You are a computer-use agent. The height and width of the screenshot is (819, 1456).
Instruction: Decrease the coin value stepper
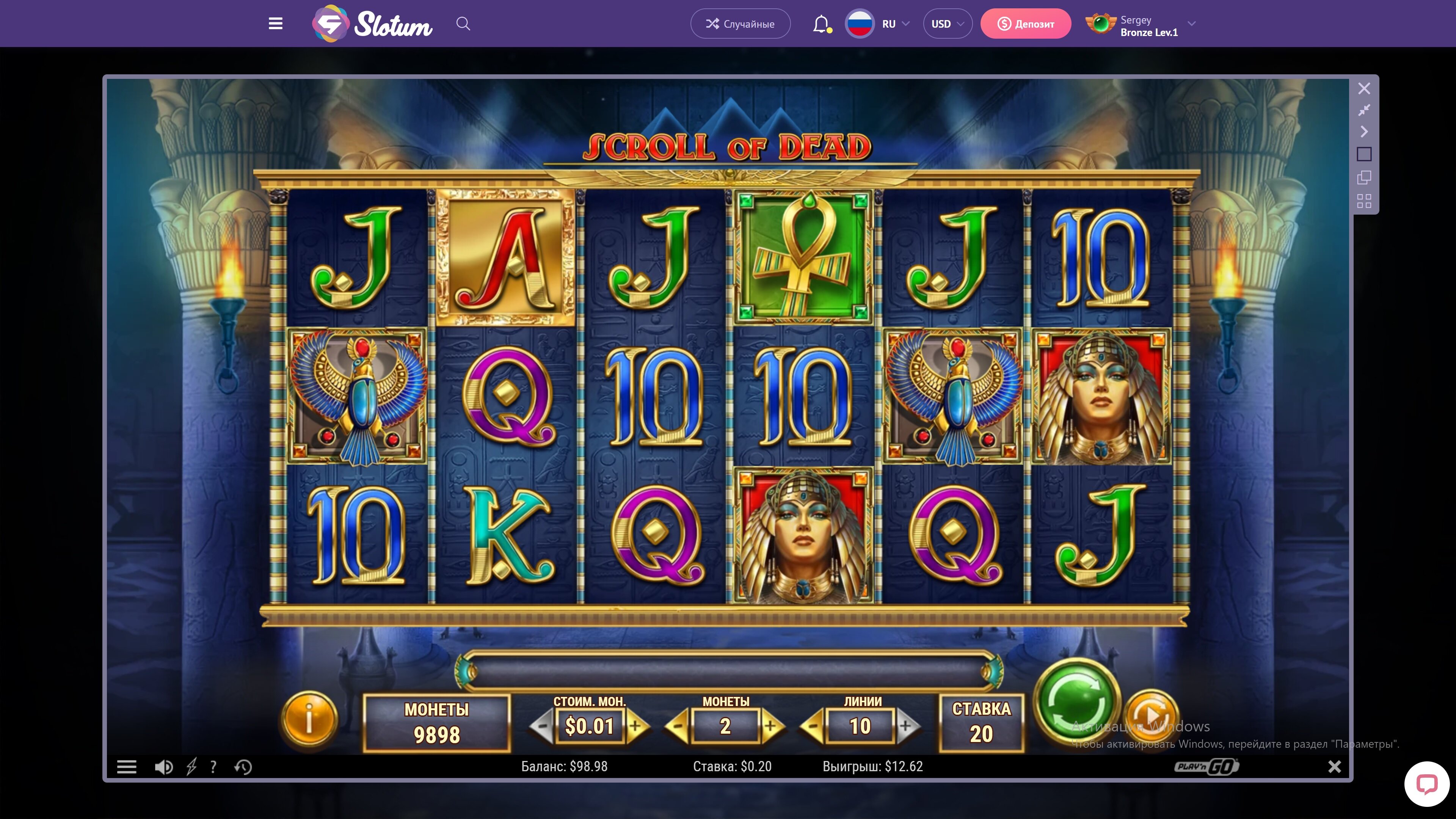coord(542,726)
